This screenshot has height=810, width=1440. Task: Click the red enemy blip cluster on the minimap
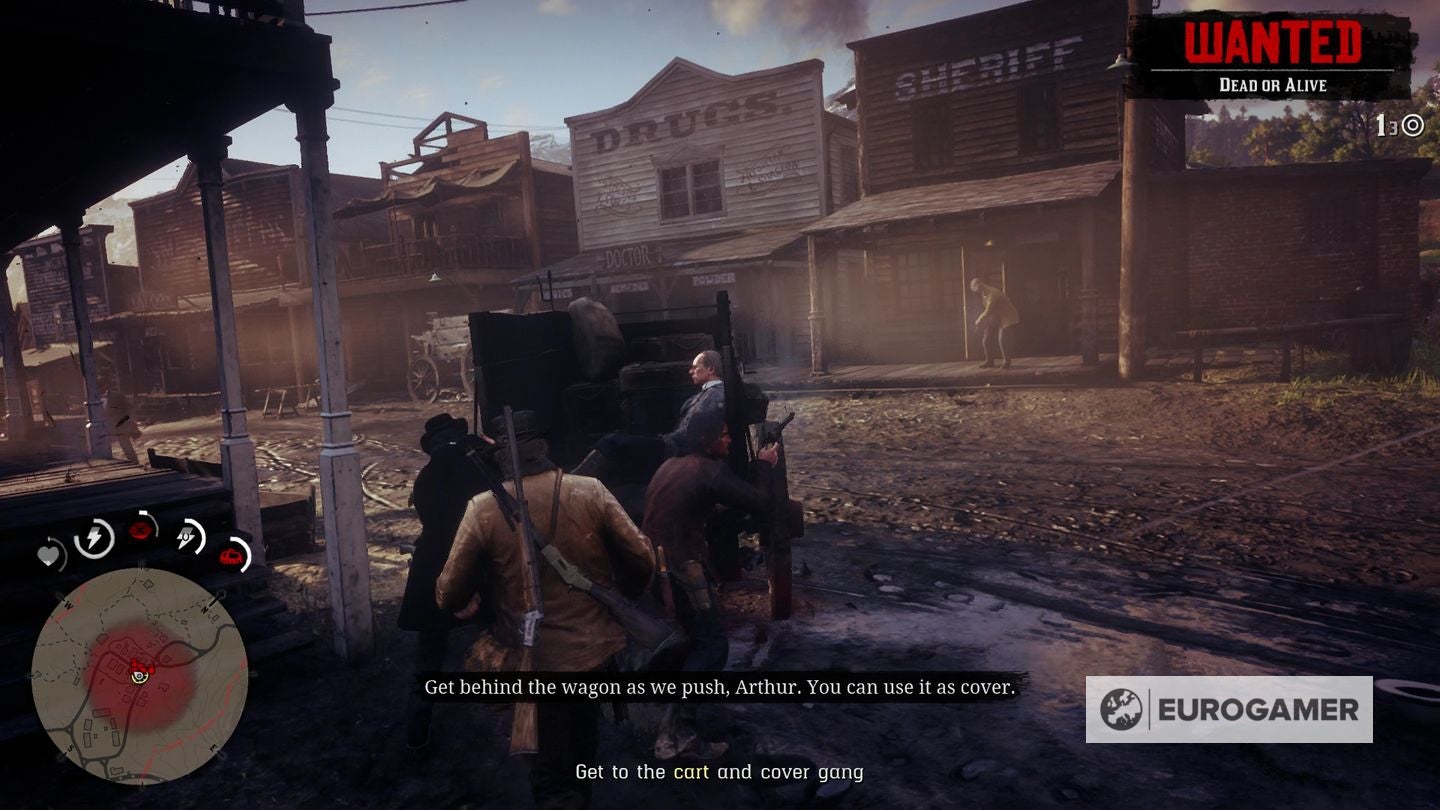[143, 665]
